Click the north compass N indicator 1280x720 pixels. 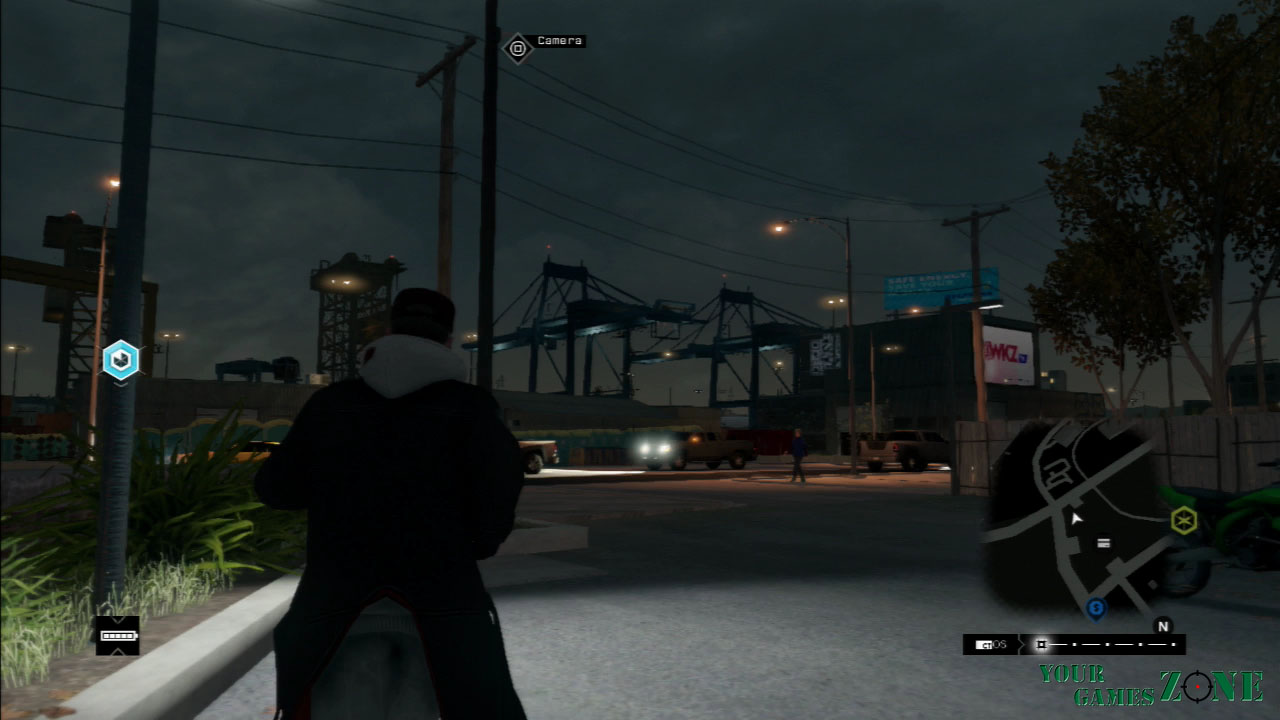pyautogui.click(x=1162, y=626)
